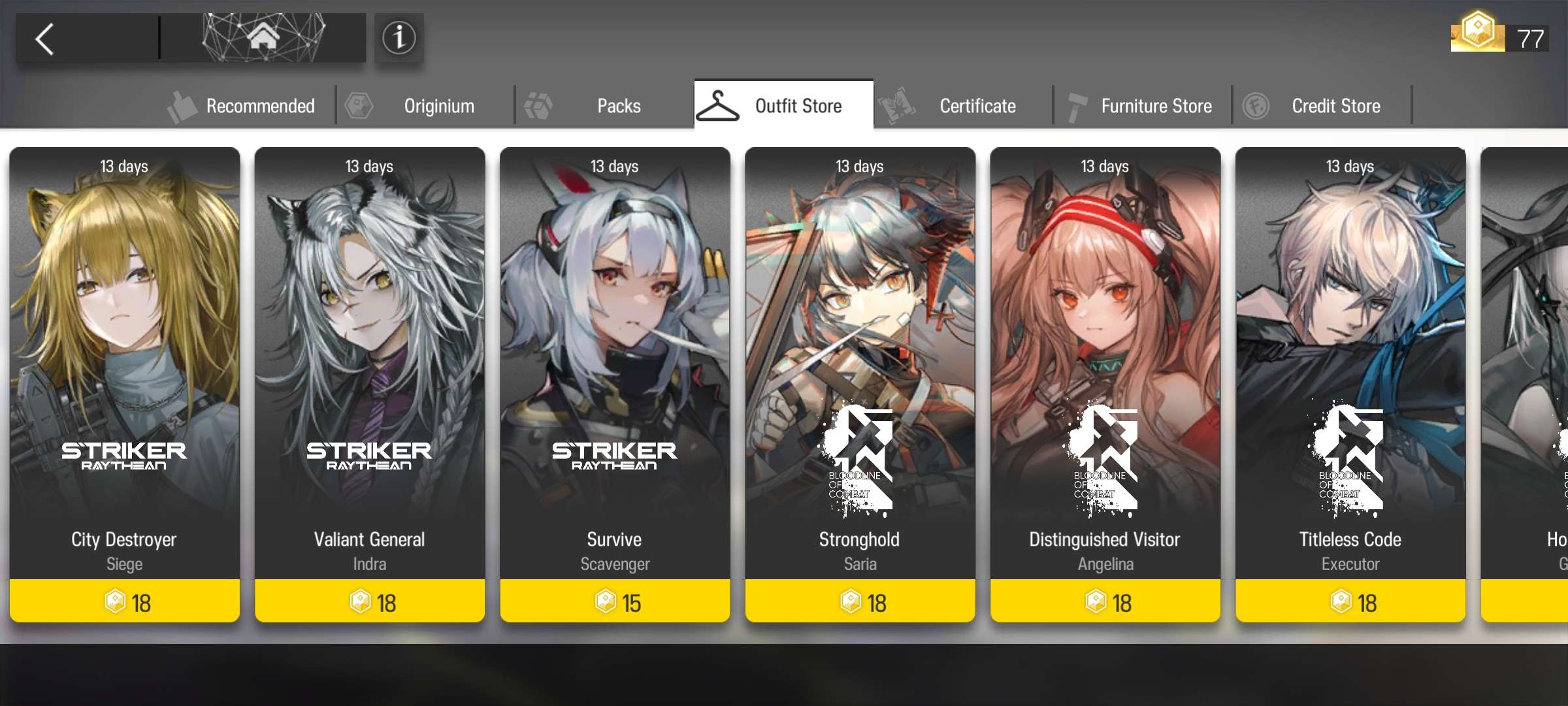This screenshot has height=706, width=1568.
Task: Purchase City Destroyer for Siege
Action: point(124,379)
